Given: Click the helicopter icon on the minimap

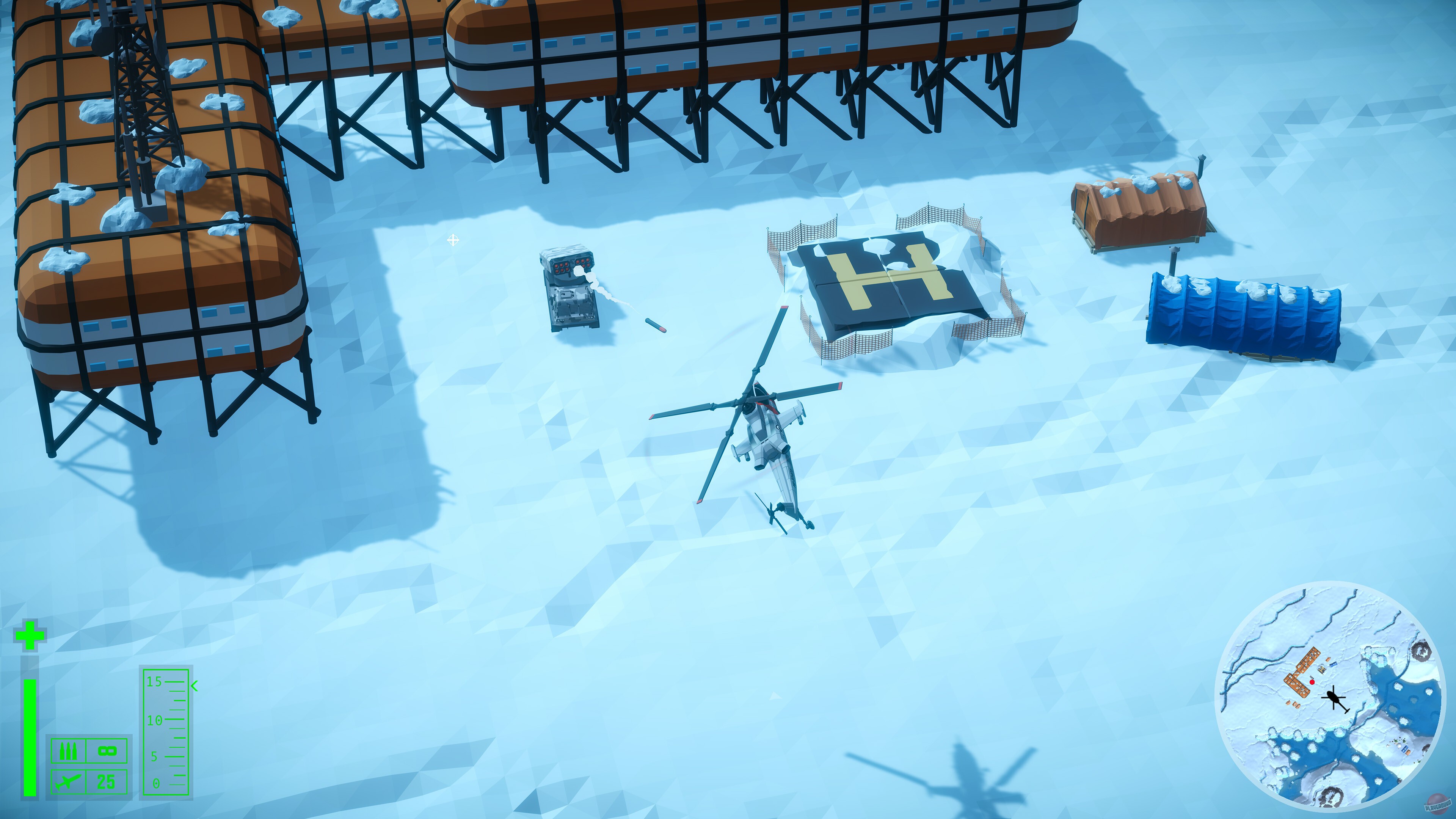Looking at the screenshot, I should (1334, 698).
